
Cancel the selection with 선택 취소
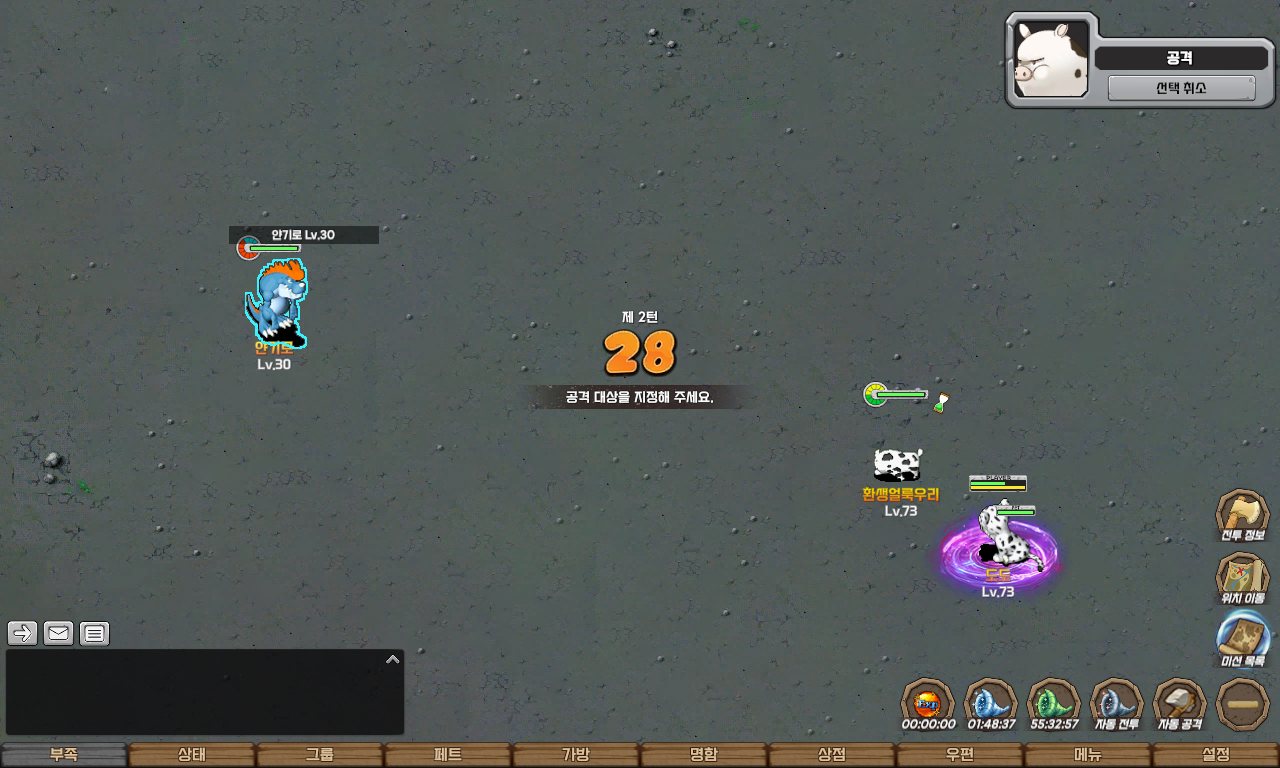(1181, 88)
